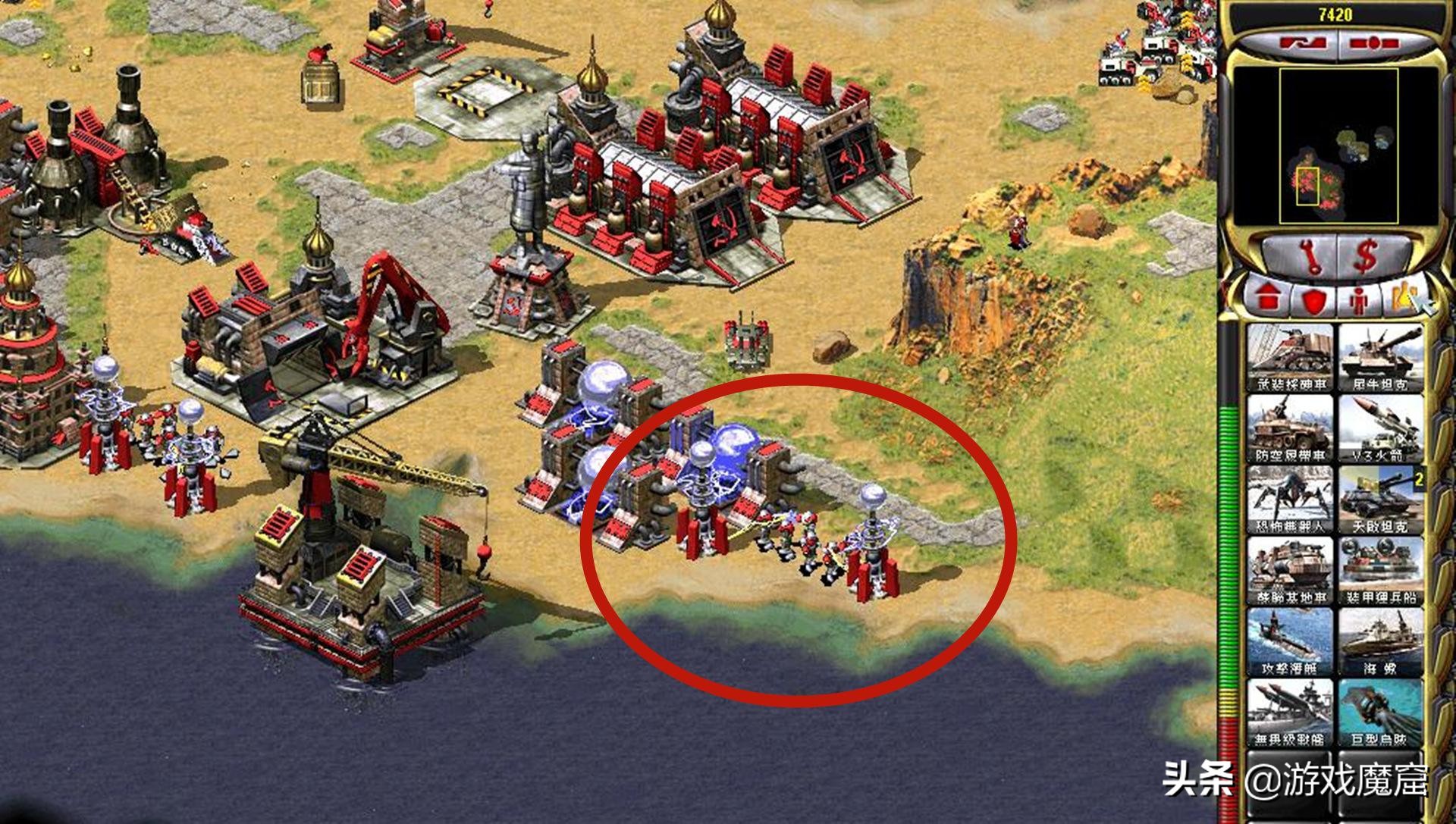1456x824 pixels.
Task: Queue a War Miner (武装采矿车)
Action: click(1290, 356)
